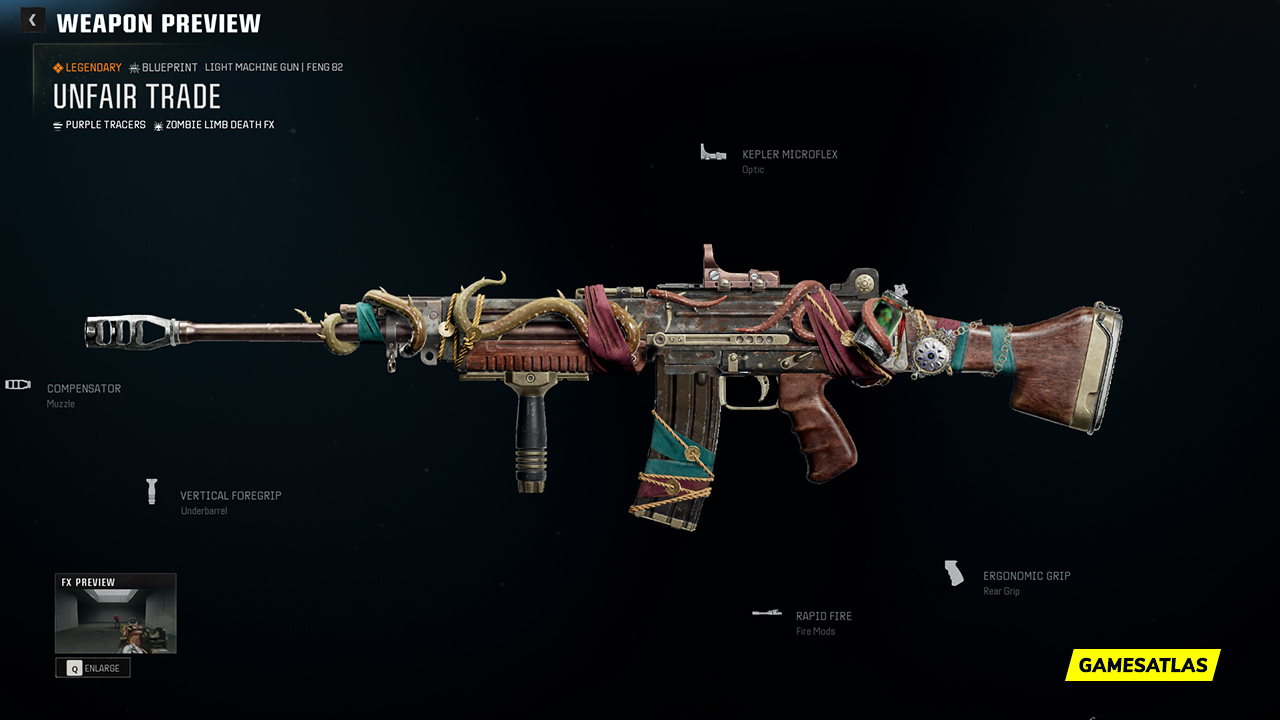Viewport: 1280px width, 720px height.
Task: Choose the Rapid Fire fire mod attachment
Action: click(823, 617)
